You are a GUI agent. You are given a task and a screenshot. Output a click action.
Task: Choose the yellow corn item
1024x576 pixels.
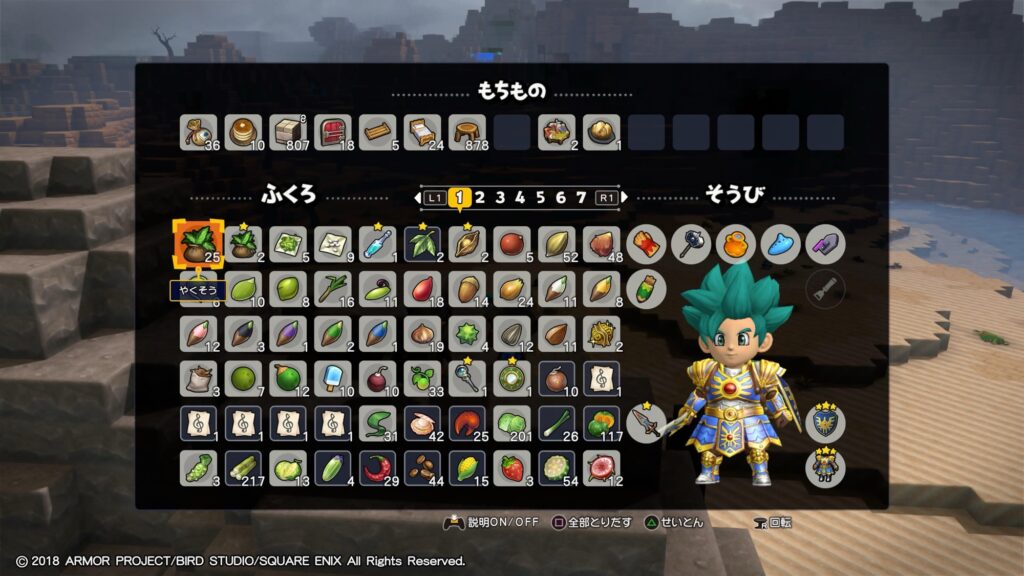[x=467, y=468]
